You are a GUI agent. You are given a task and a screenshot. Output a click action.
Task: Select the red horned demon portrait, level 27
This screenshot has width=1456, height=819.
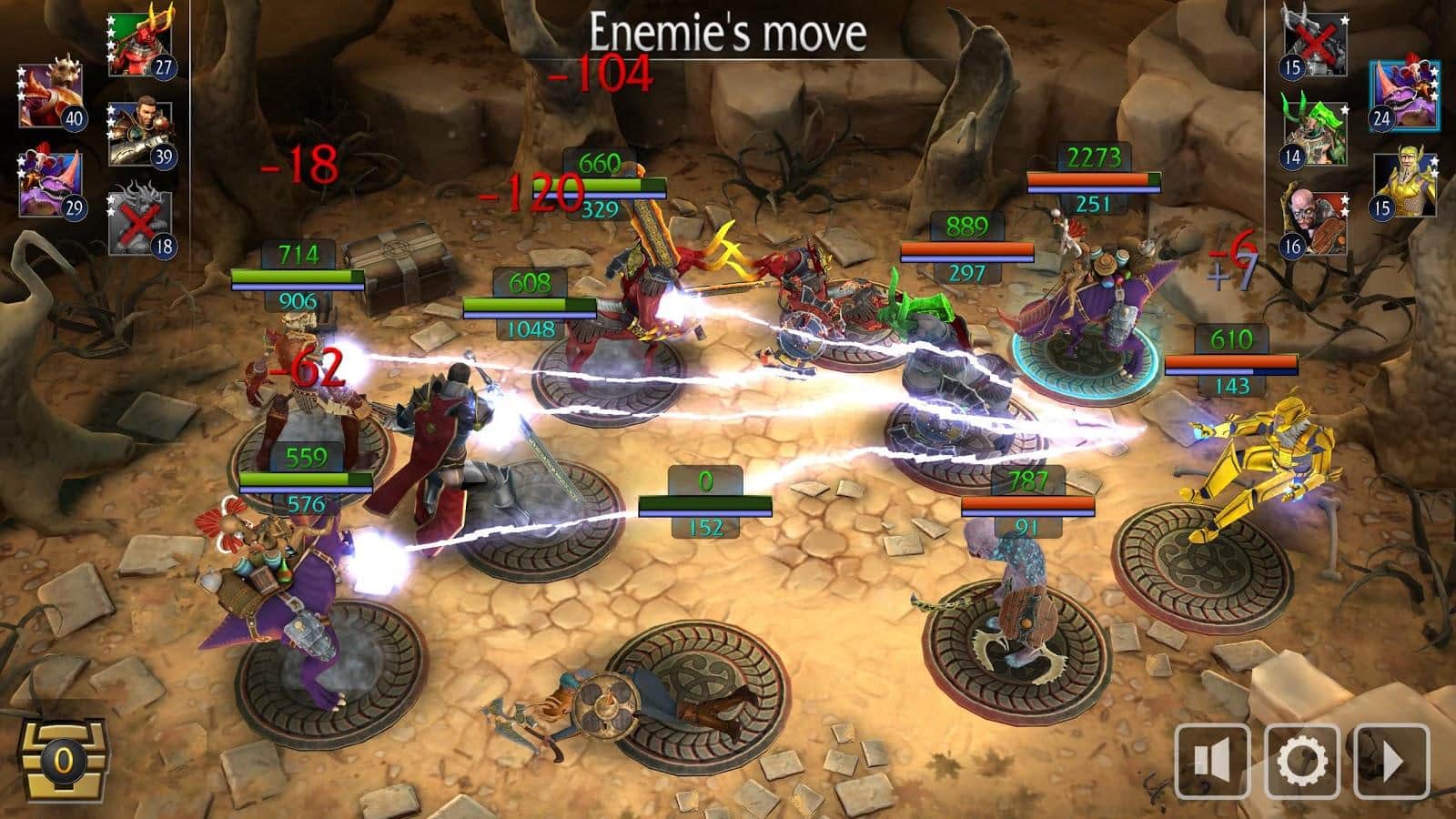(140, 45)
